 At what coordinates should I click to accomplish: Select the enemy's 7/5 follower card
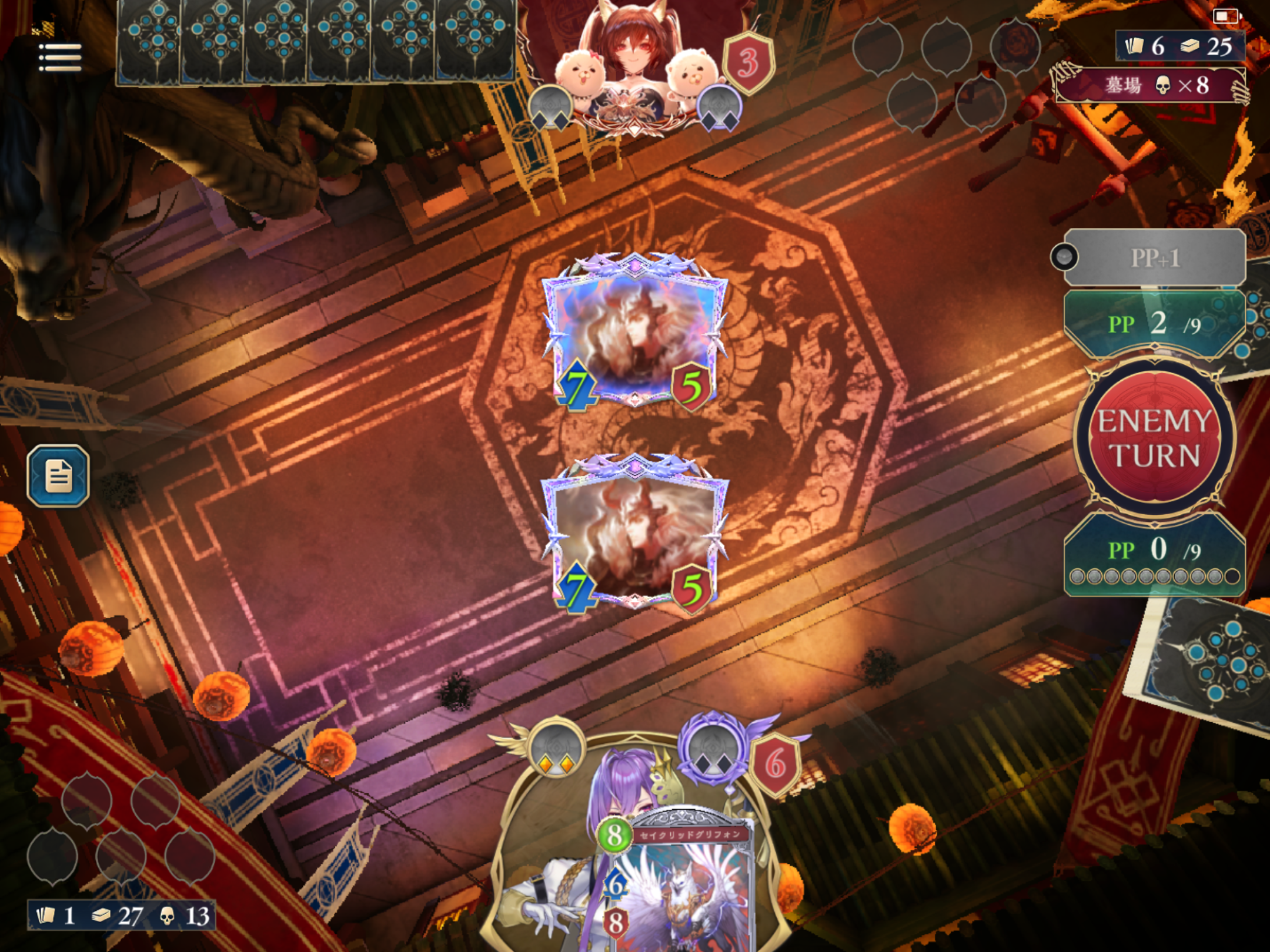point(635,332)
